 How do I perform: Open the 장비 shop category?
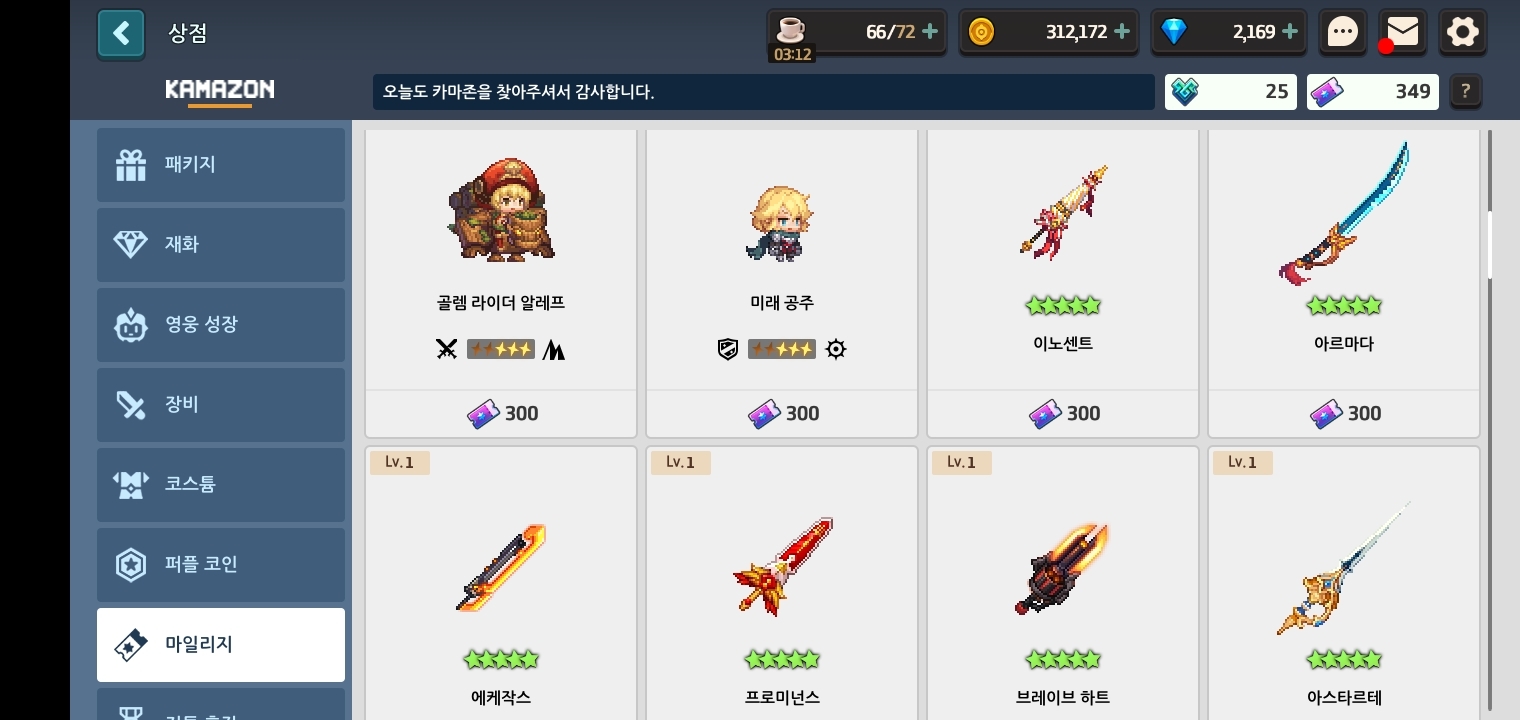pyautogui.click(x=221, y=405)
